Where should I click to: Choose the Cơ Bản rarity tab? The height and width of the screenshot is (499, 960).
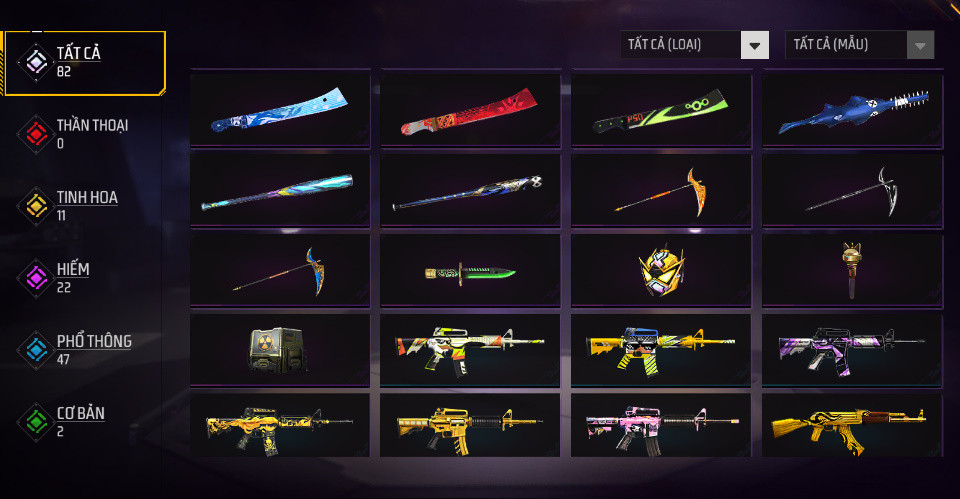click(x=85, y=422)
